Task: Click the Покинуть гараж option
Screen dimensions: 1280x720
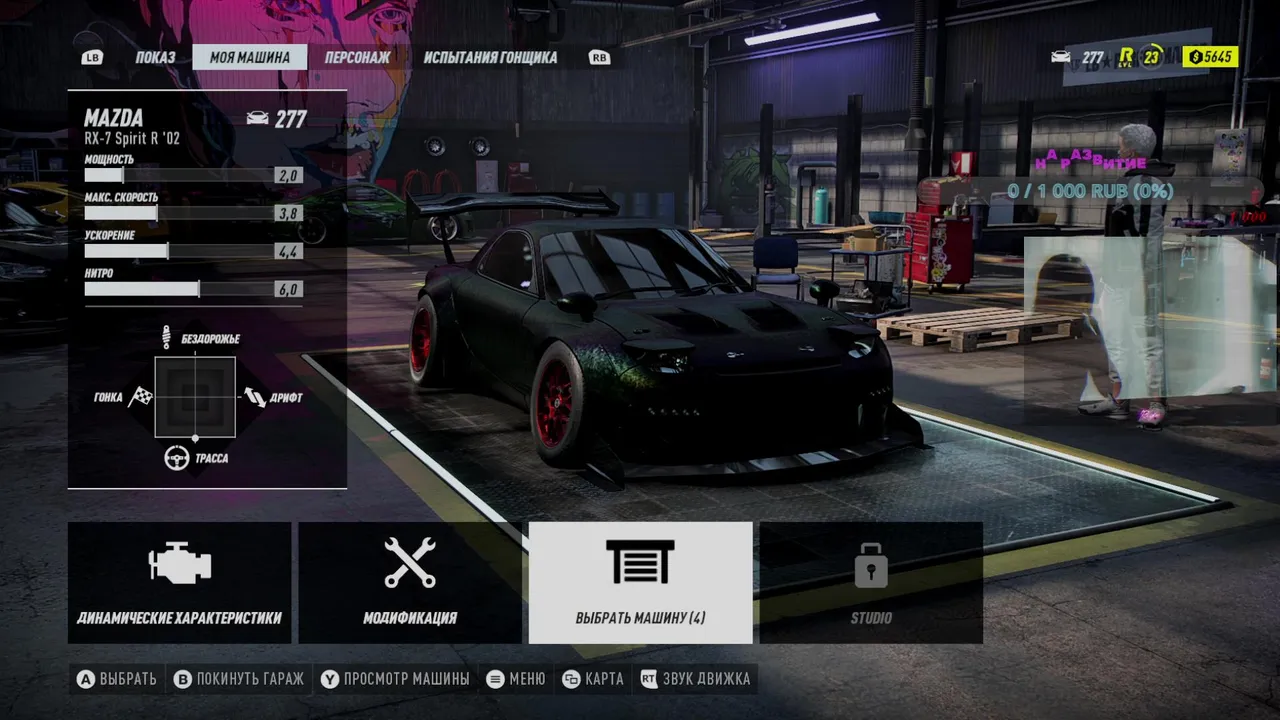Action: [239, 679]
